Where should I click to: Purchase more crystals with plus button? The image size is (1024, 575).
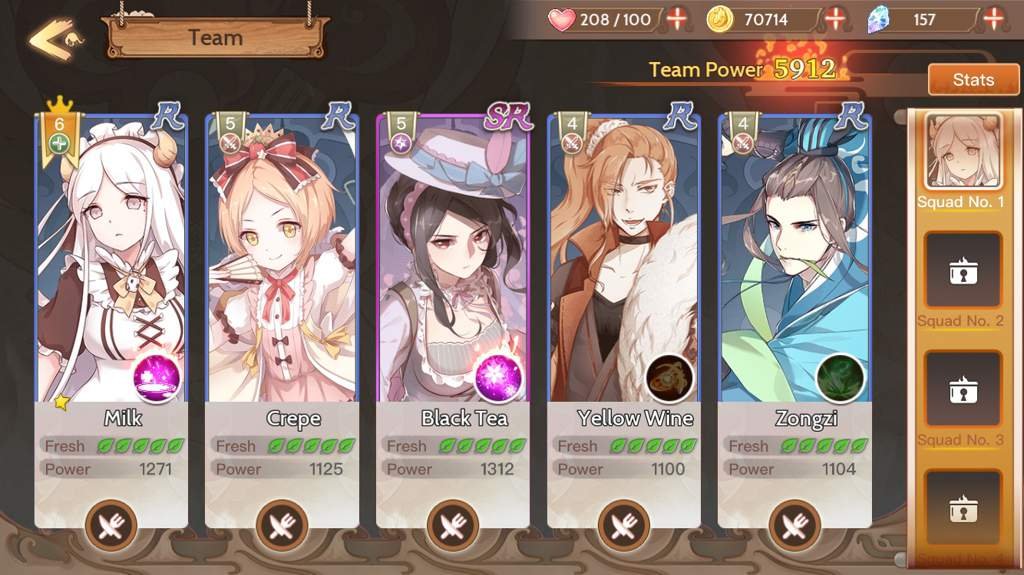[x=993, y=19]
